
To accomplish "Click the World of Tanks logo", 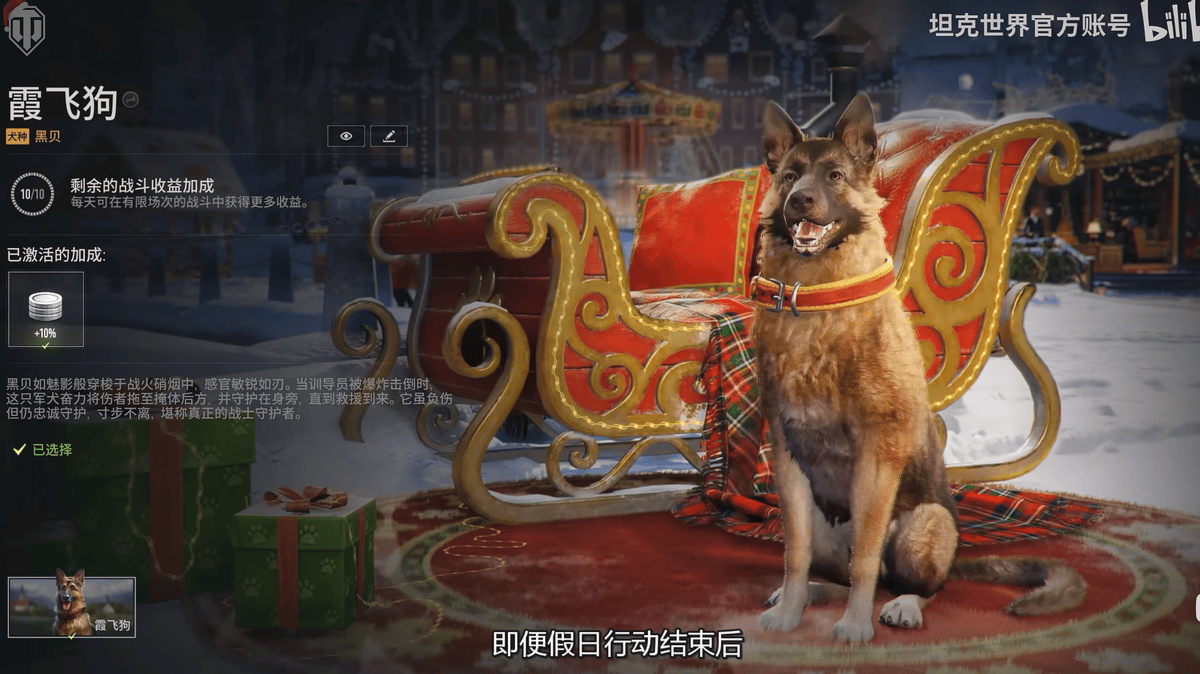I will [25, 27].
